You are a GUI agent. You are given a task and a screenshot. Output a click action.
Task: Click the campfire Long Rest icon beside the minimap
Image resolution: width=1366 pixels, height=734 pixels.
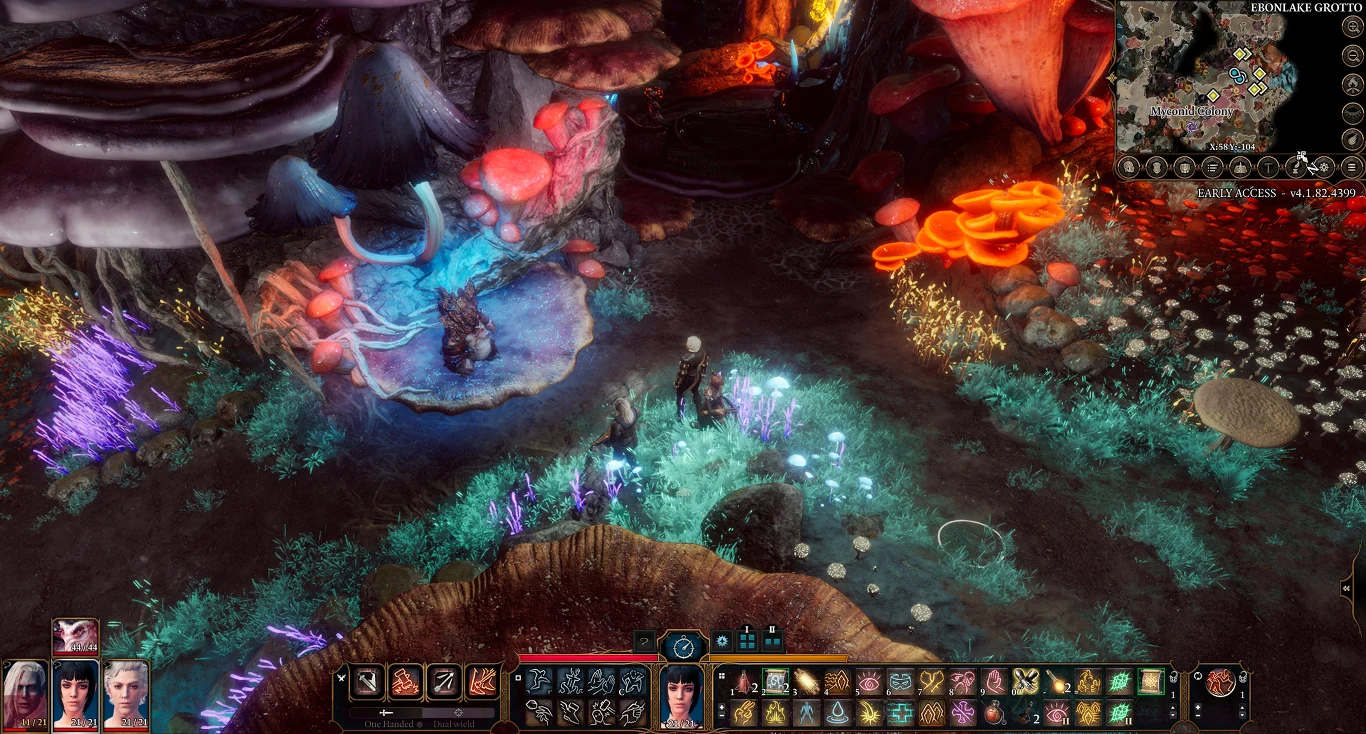pyautogui.click(x=1351, y=84)
